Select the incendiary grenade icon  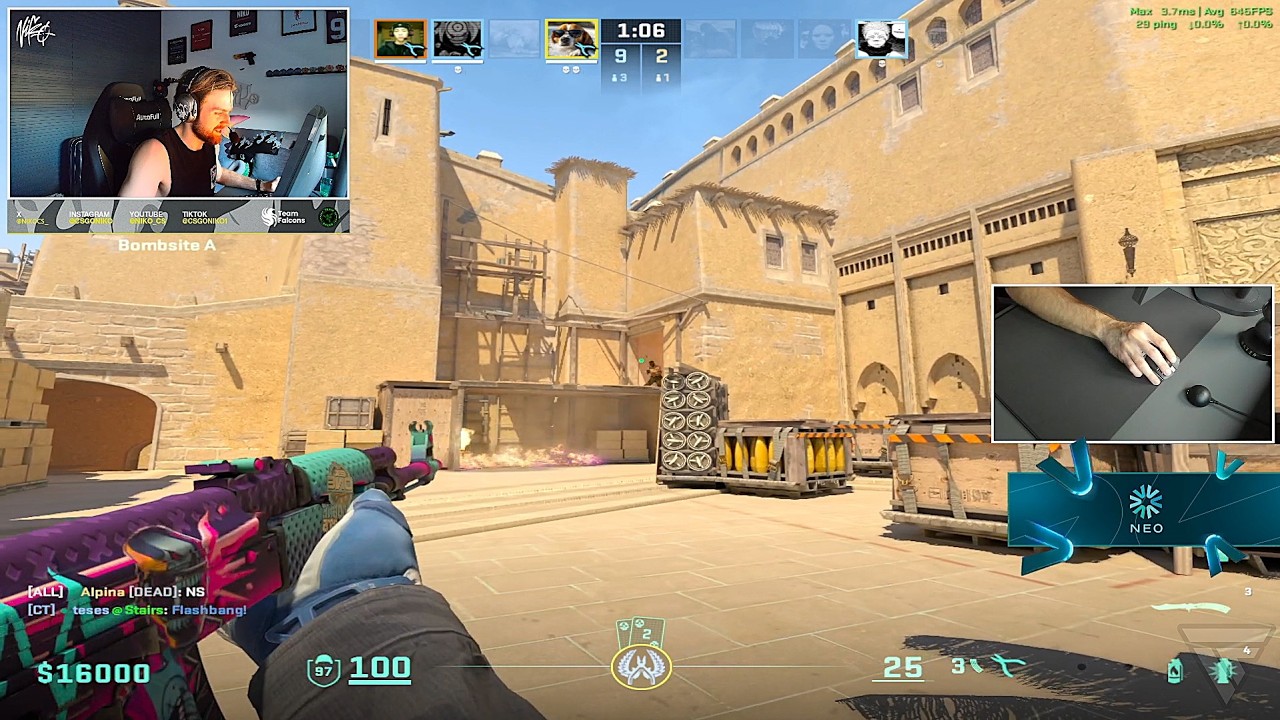[x=1174, y=671]
